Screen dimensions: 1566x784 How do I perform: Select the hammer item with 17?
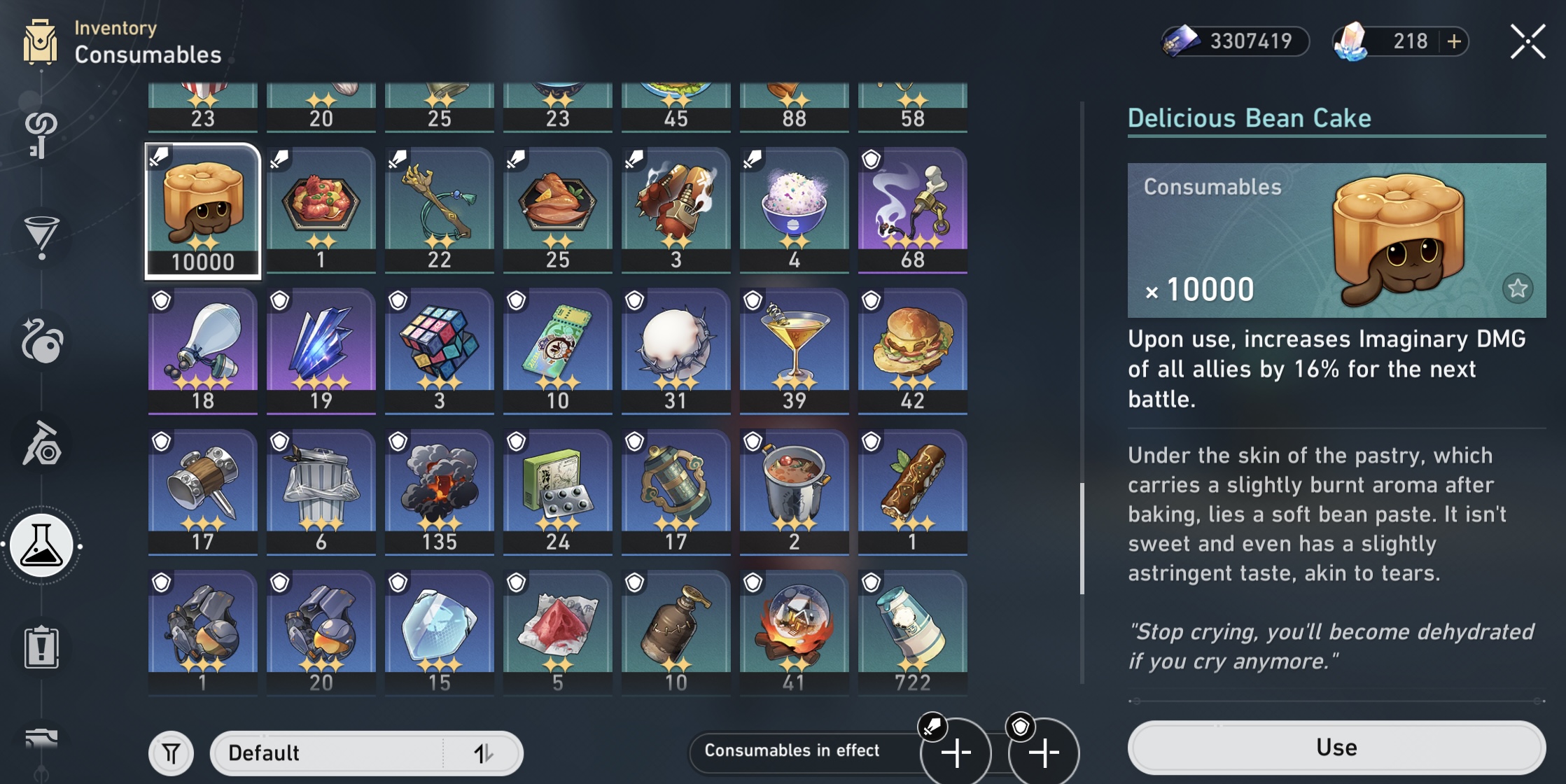203,491
